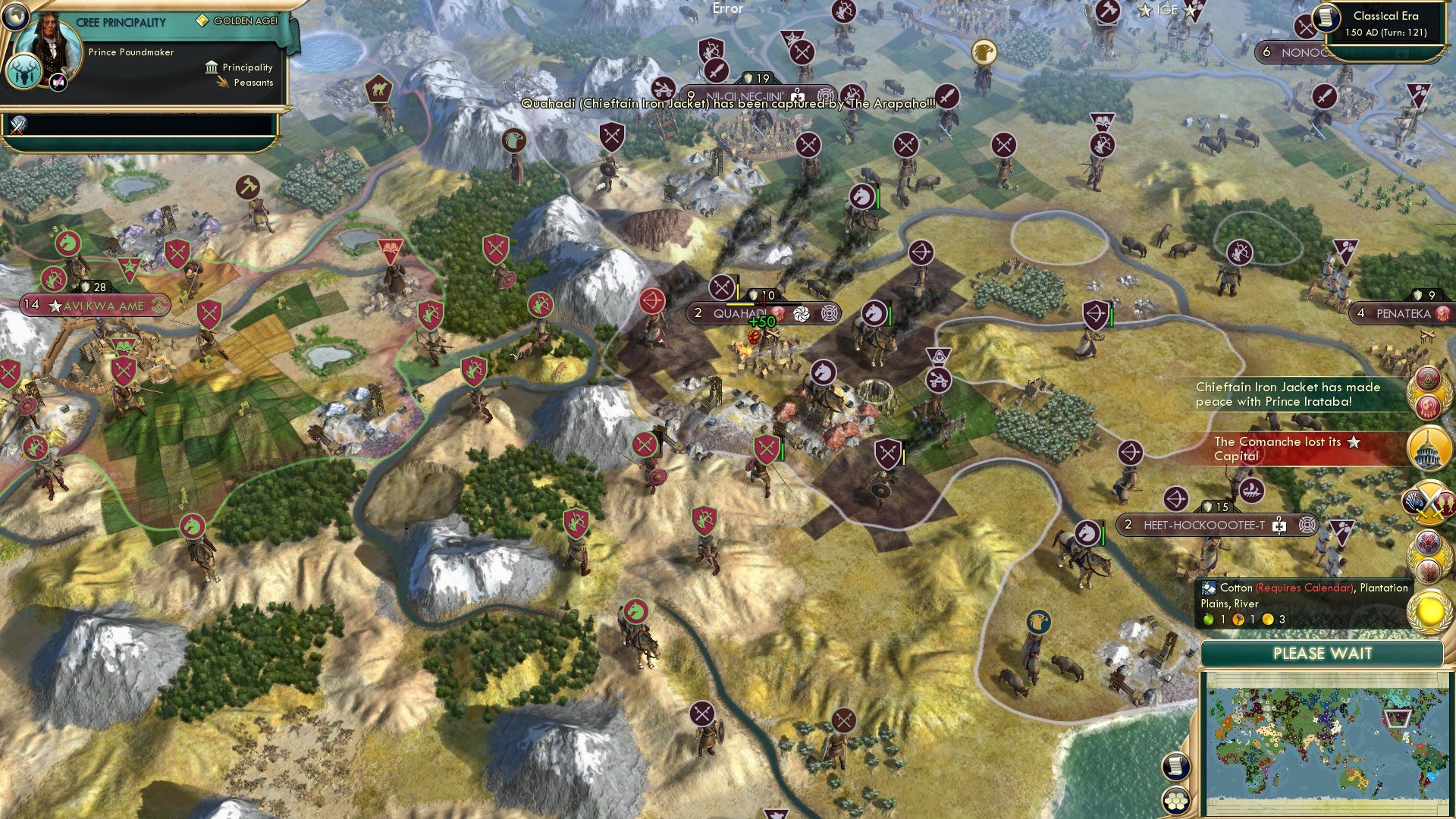Click the puppet icon on Heet-Hockooootee's banner
Image resolution: width=1456 pixels, height=819 pixels.
pyautogui.click(x=1279, y=525)
